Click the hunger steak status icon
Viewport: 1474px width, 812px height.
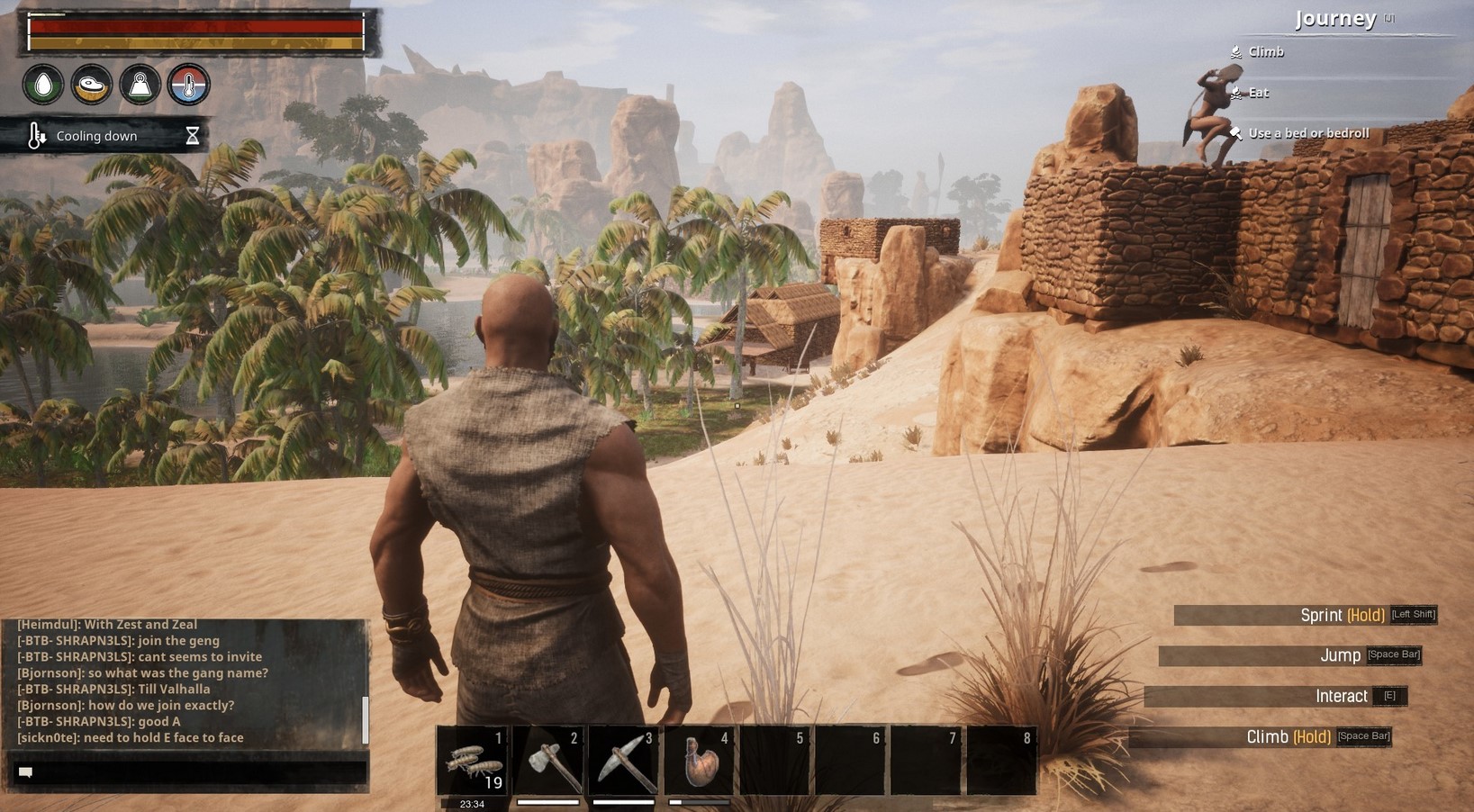(x=91, y=84)
